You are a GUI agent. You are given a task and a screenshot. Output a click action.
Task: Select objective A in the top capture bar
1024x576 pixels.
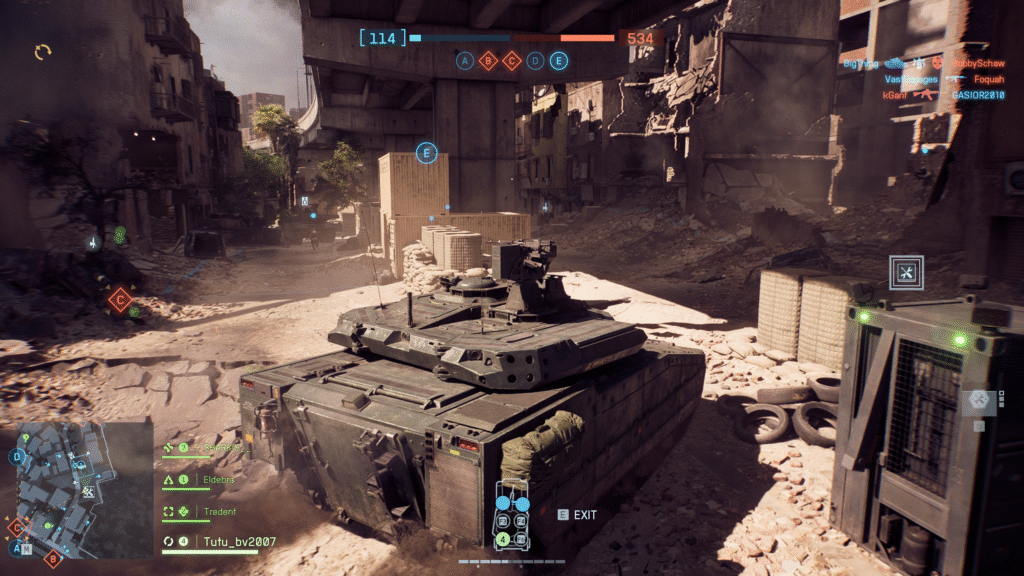point(465,61)
